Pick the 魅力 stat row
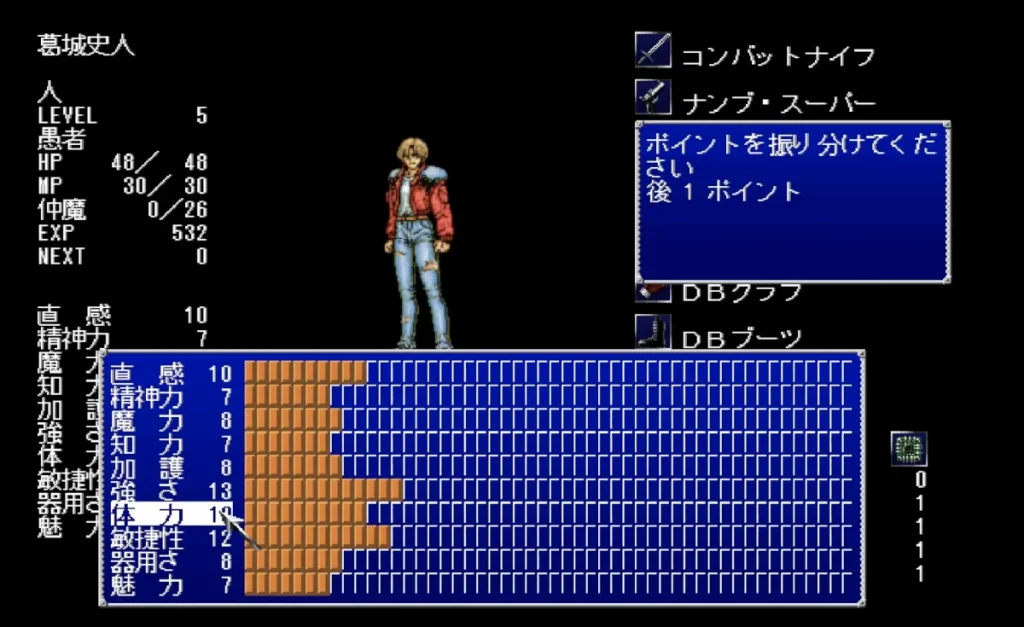Viewport: 1024px width, 627px height. pyautogui.click(x=170, y=585)
